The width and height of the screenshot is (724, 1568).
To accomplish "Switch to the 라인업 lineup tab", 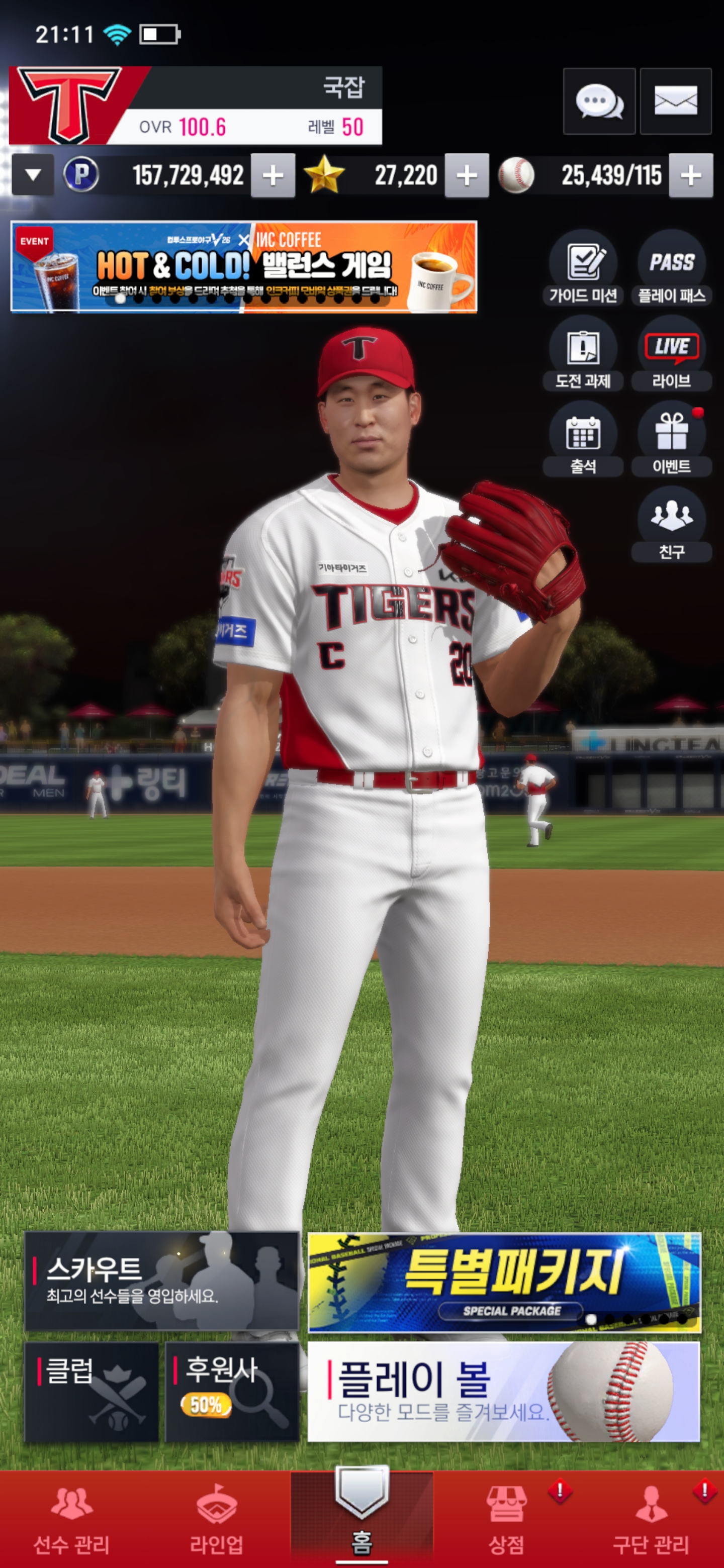I will click(x=216, y=1519).
